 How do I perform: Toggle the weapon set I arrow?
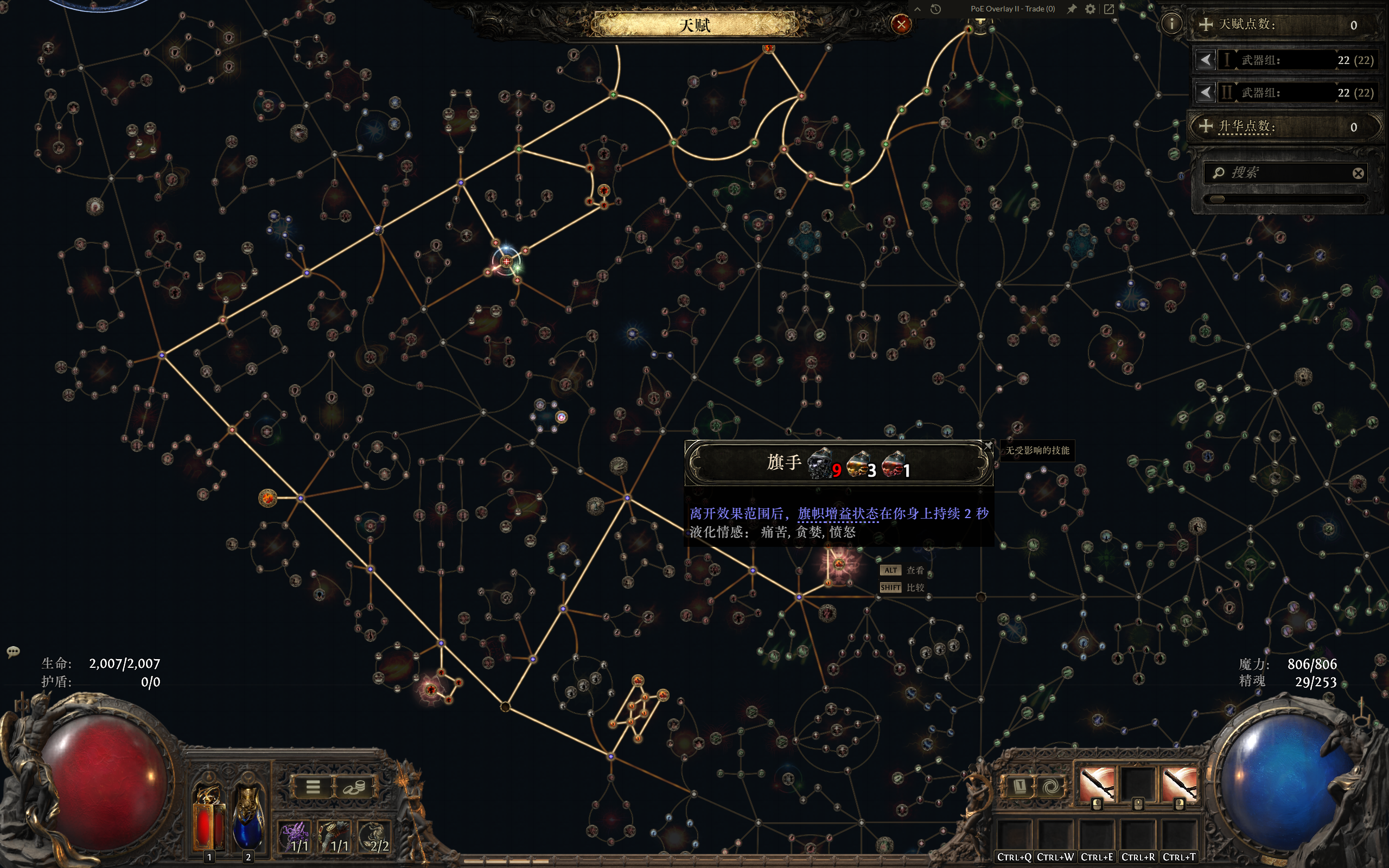[x=1205, y=60]
